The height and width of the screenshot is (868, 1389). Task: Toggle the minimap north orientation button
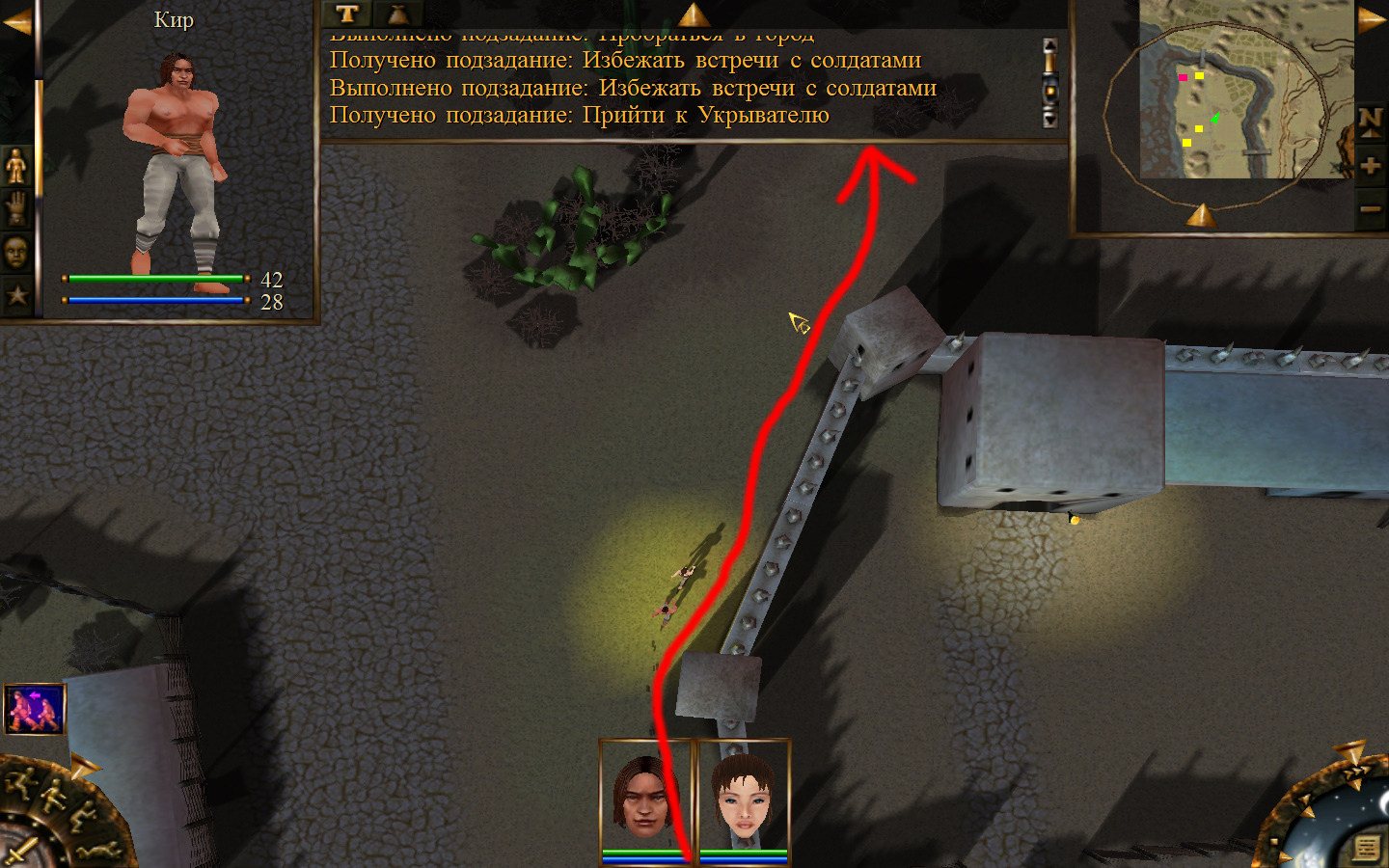point(1371,121)
